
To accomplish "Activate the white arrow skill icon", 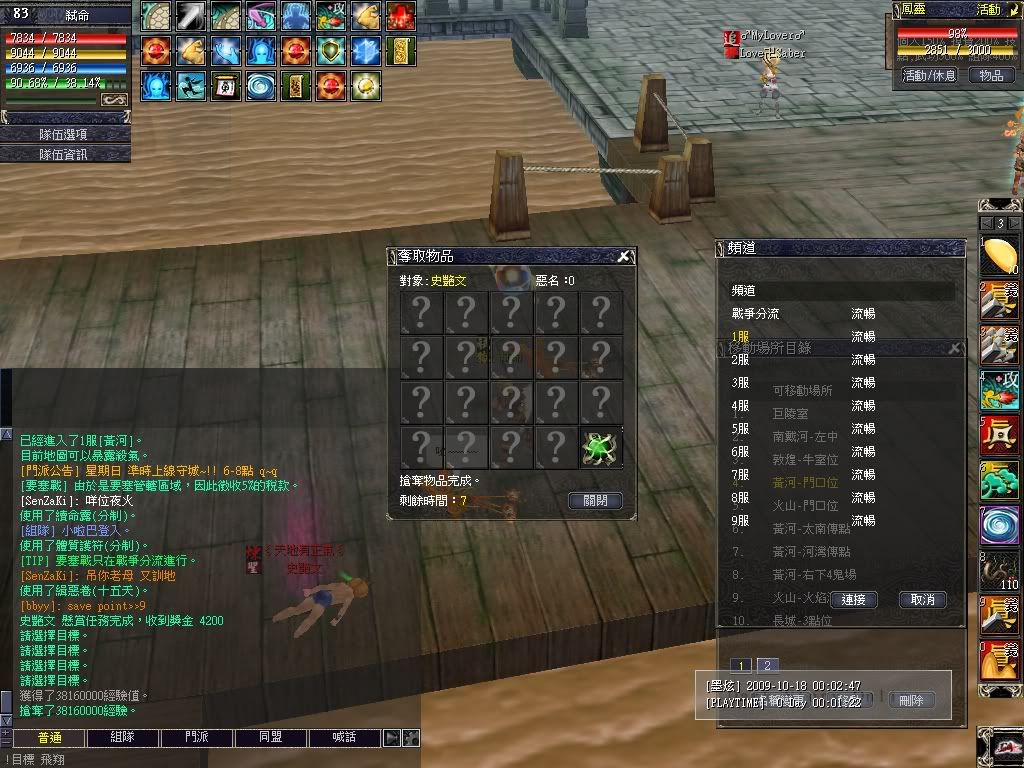I will pyautogui.click(x=191, y=16).
